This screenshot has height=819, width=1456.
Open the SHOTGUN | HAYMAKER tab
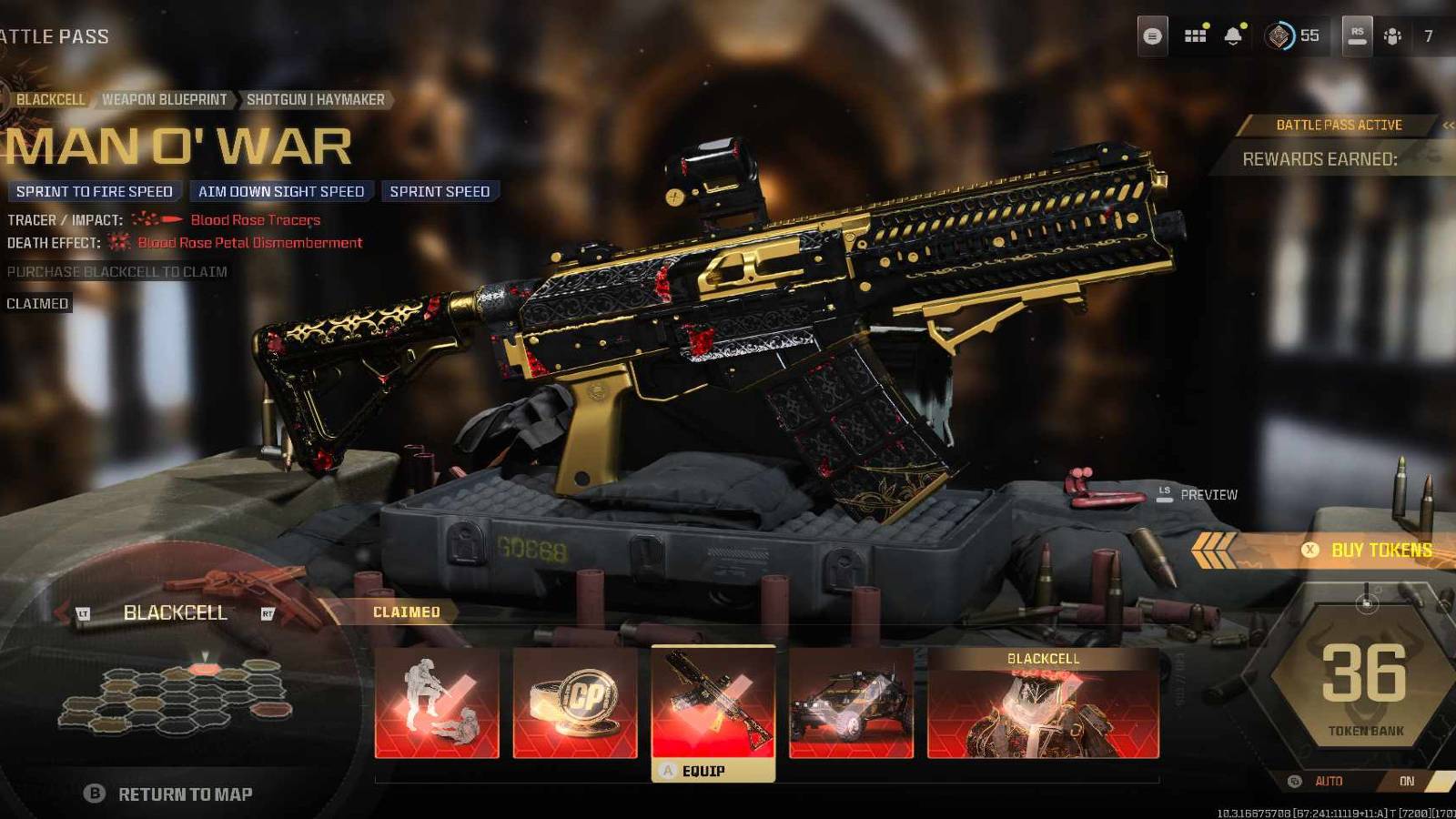click(317, 99)
